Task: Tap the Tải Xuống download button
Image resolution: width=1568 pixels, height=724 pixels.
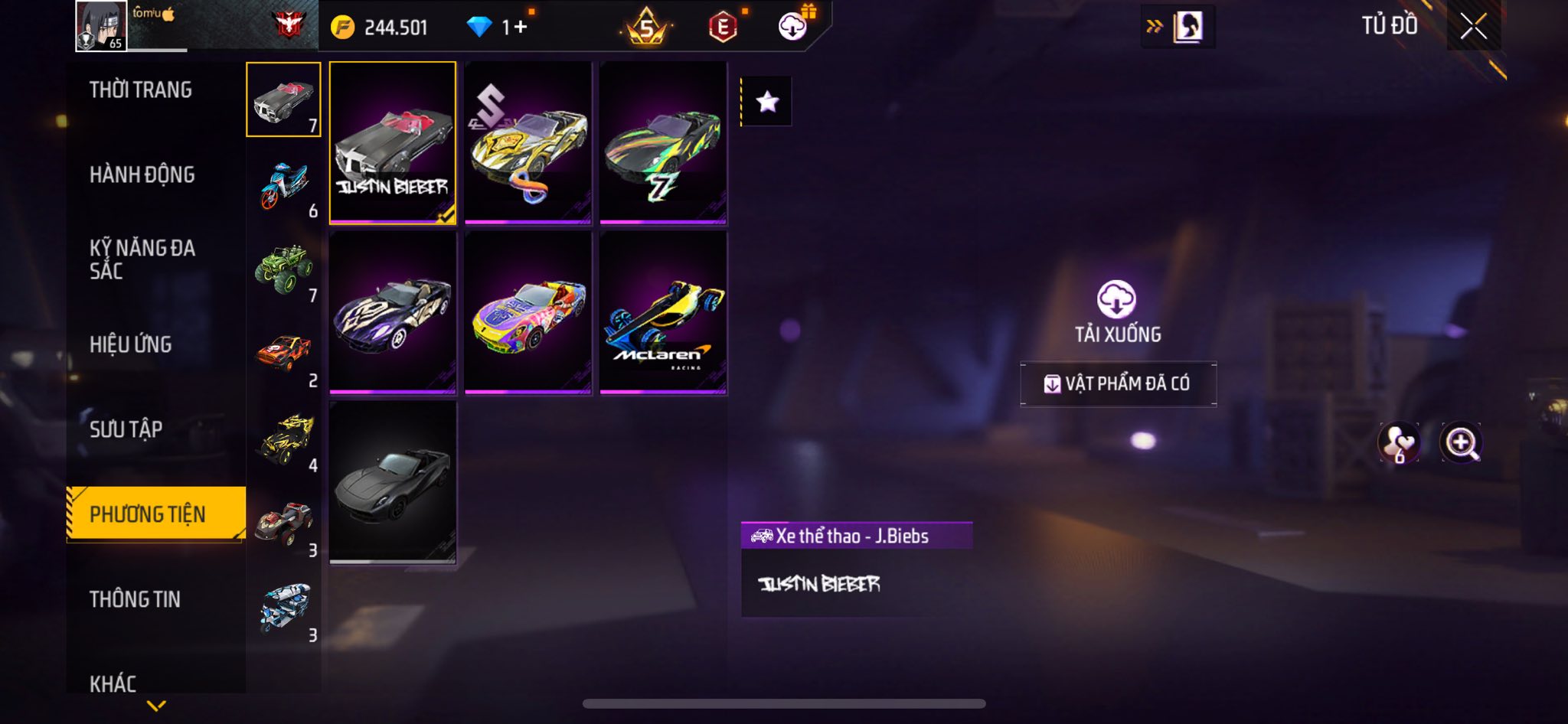Action: (x=1117, y=311)
